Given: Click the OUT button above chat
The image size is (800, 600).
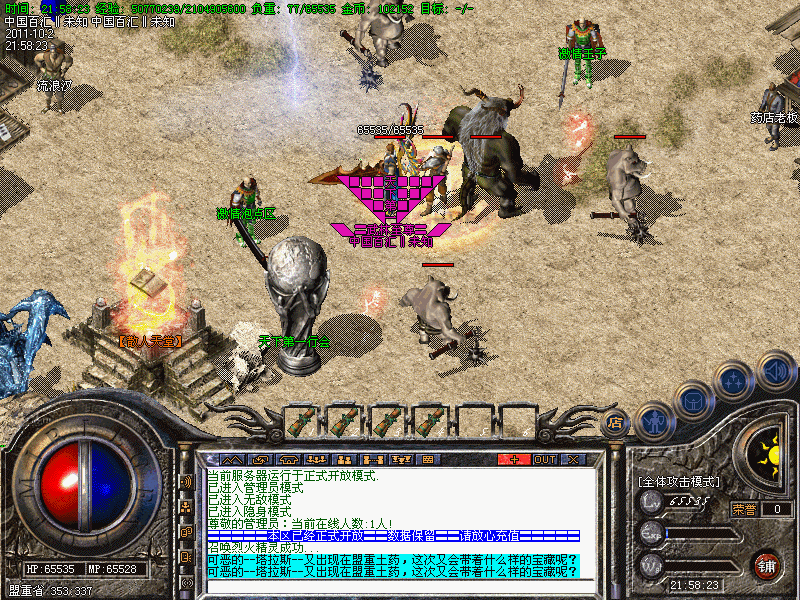Looking at the screenshot, I should click(544, 459).
